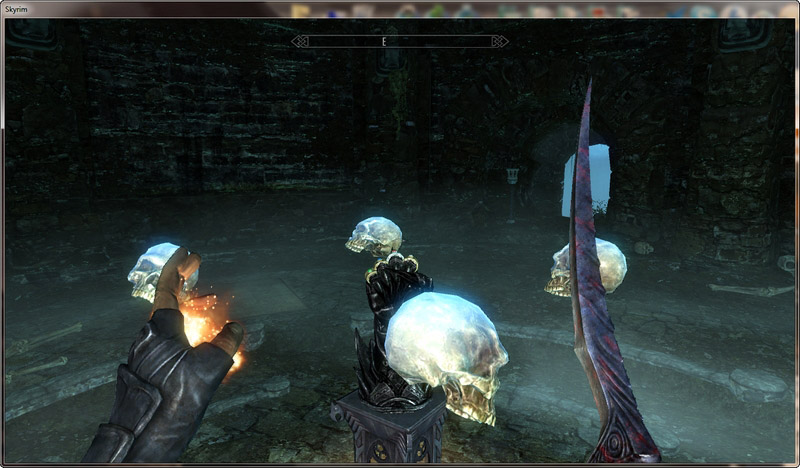Click the Skyrim window title bar
The width and height of the screenshot is (800, 468).
coord(150,9)
